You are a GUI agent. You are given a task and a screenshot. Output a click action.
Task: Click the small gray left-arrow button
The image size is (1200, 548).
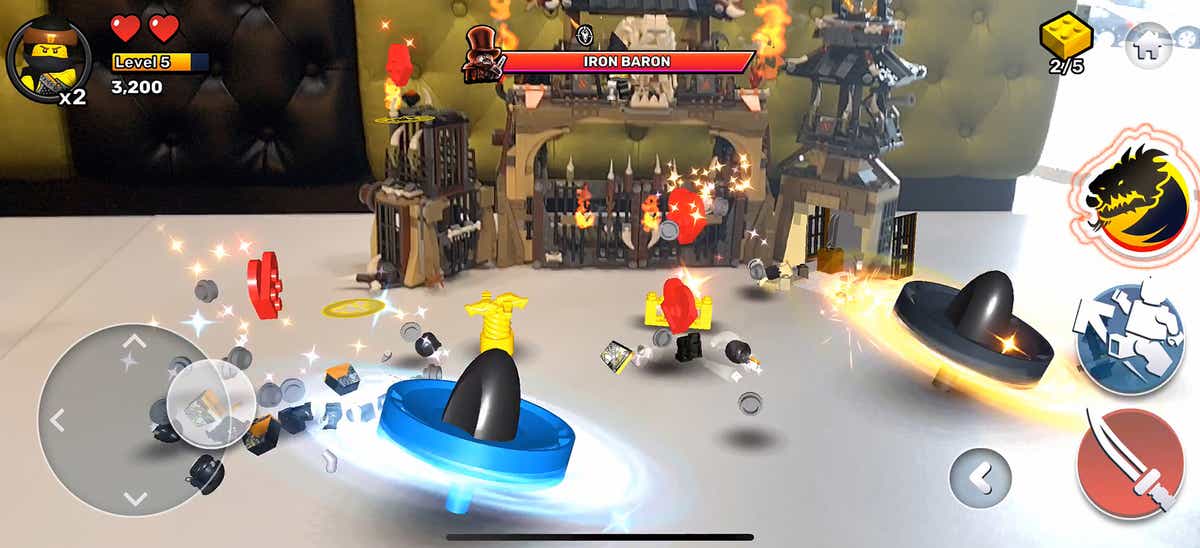click(x=981, y=477)
